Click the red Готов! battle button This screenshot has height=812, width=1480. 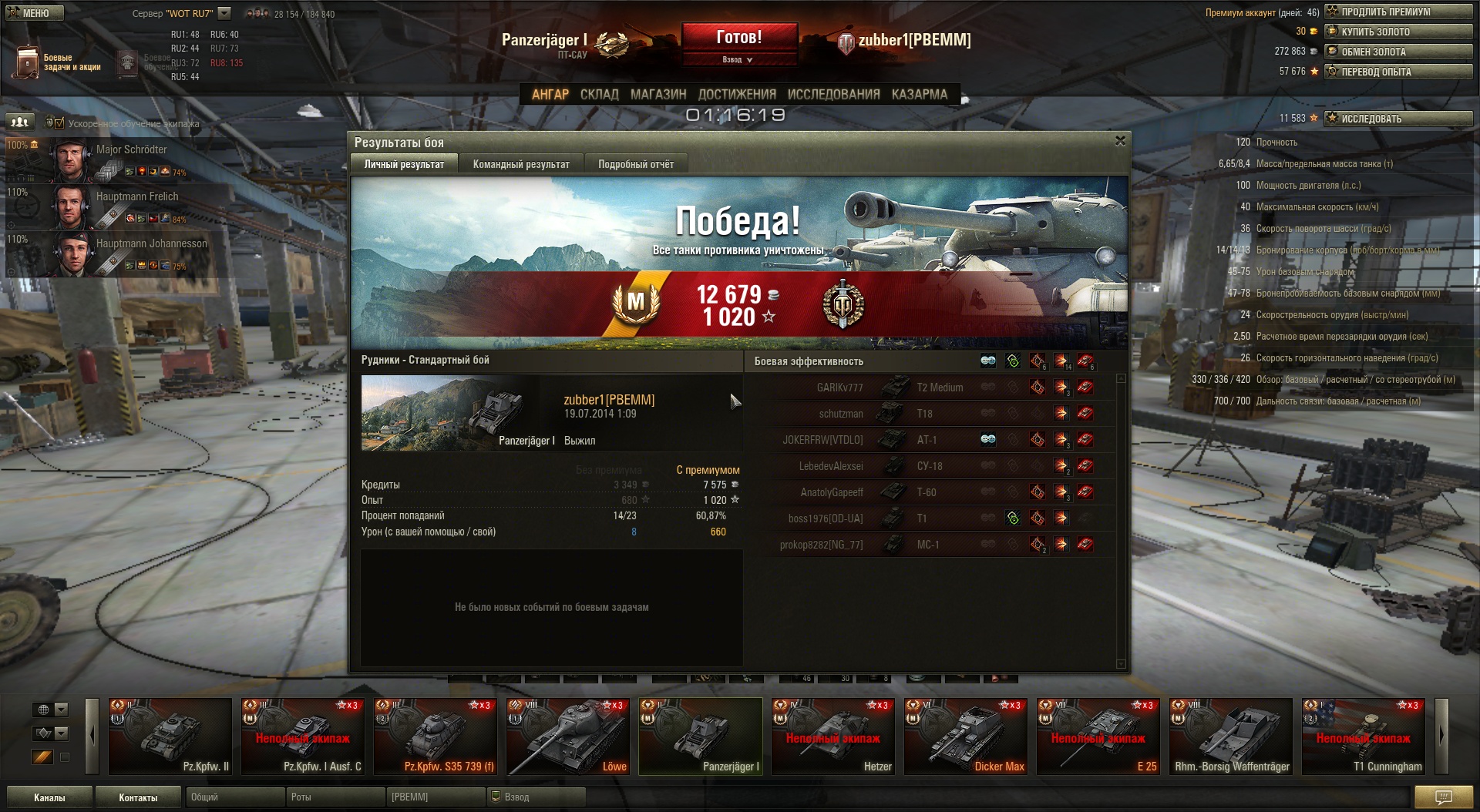(x=738, y=37)
